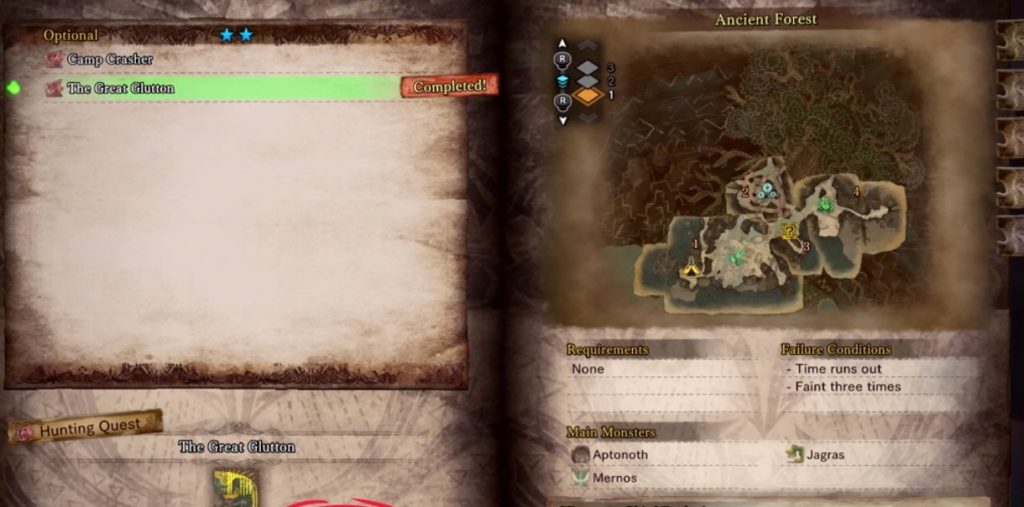Select the Aptonoth monster entry
Screen dimensions: 1024x507
coord(621,455)
